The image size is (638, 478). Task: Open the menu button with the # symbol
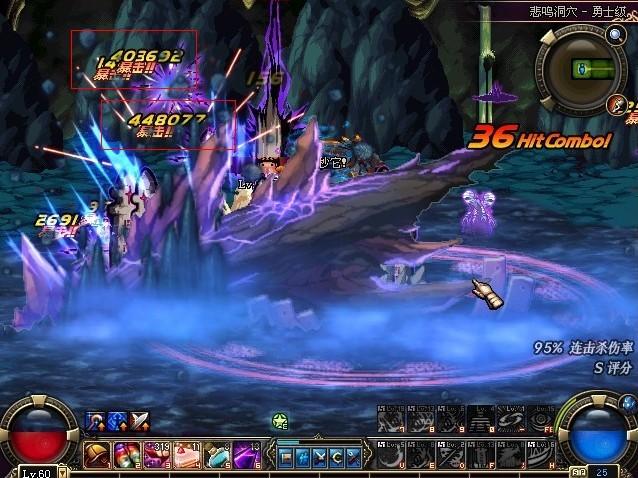[x=303, y=457]
